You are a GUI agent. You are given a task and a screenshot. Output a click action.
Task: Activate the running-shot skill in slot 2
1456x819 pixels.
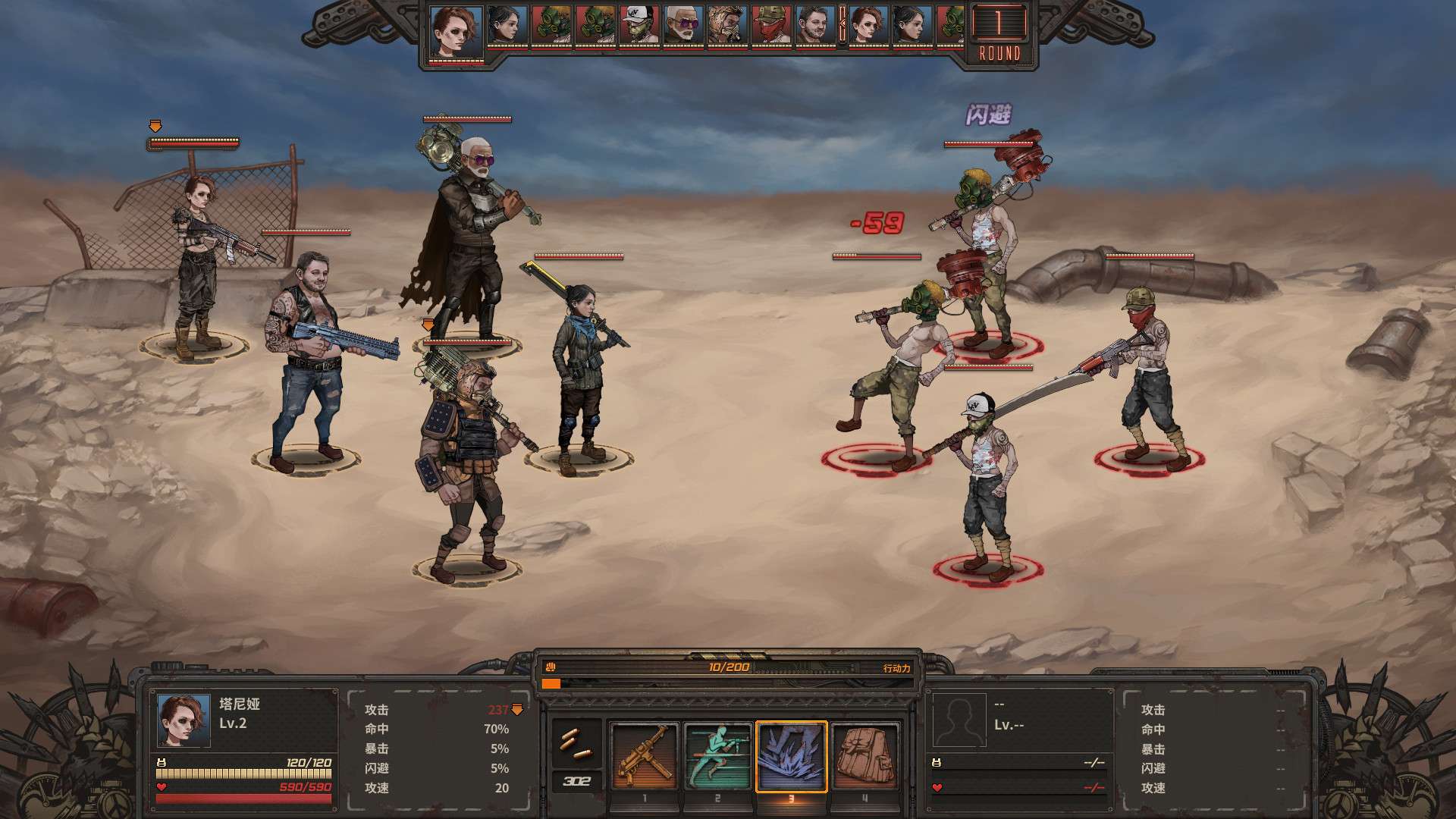tap(717, 756)
